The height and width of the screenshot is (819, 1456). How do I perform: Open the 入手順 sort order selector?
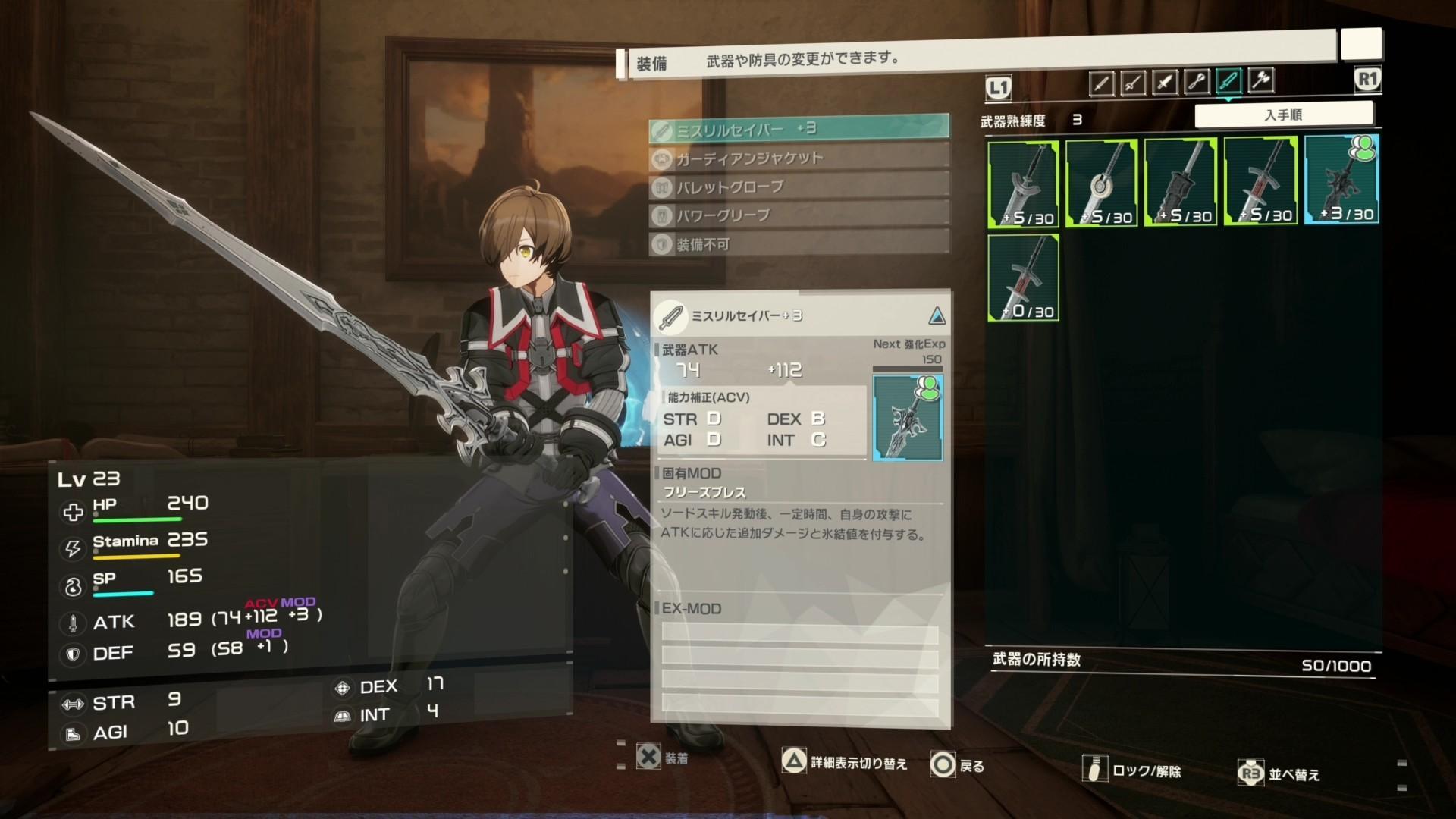pyautogui.click(x=1283, y=113)
